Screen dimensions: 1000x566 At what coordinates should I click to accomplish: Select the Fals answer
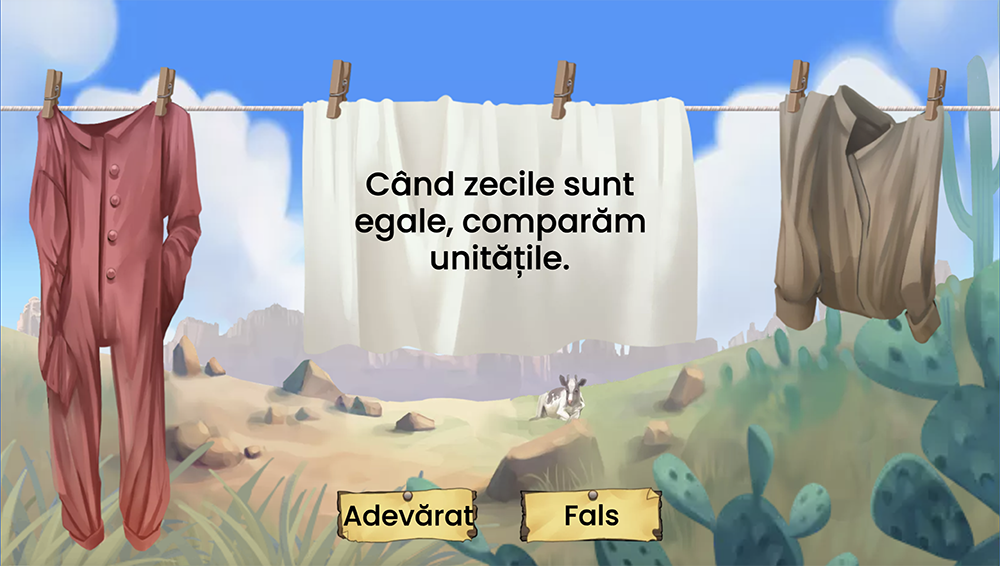591,516
